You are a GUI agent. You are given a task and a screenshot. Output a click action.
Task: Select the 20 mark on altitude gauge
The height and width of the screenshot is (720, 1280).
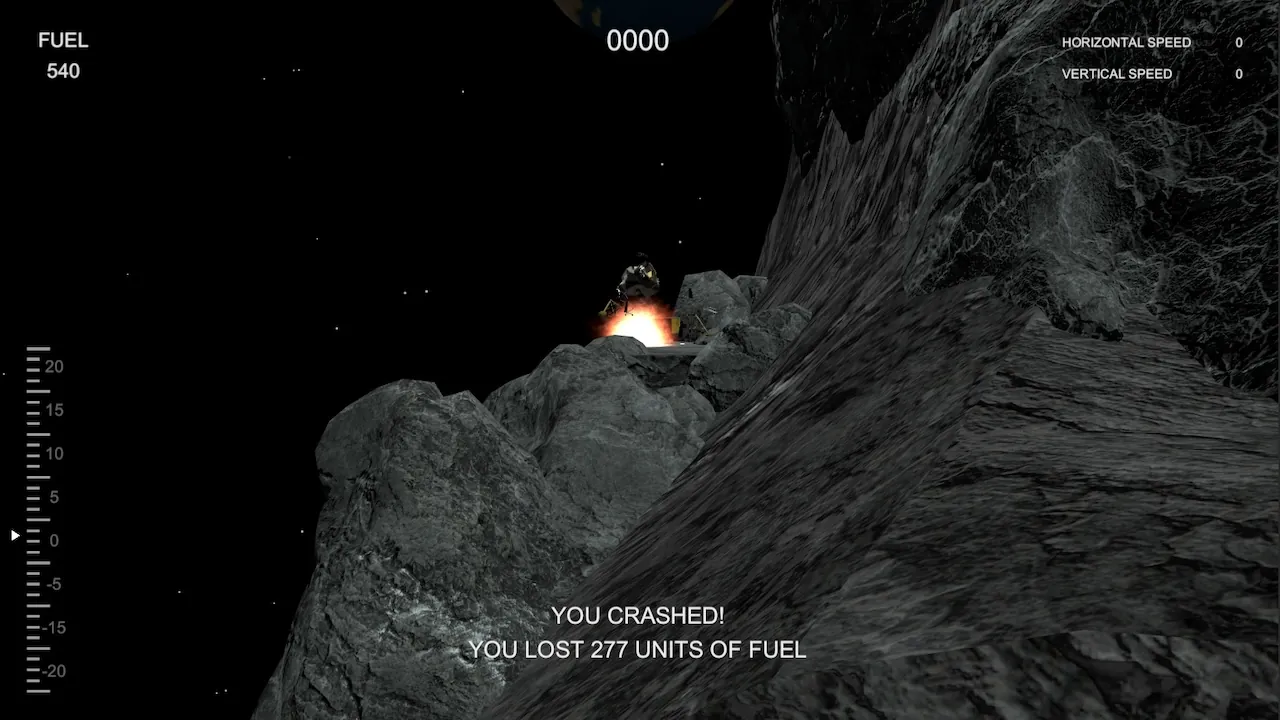(54, 366)
